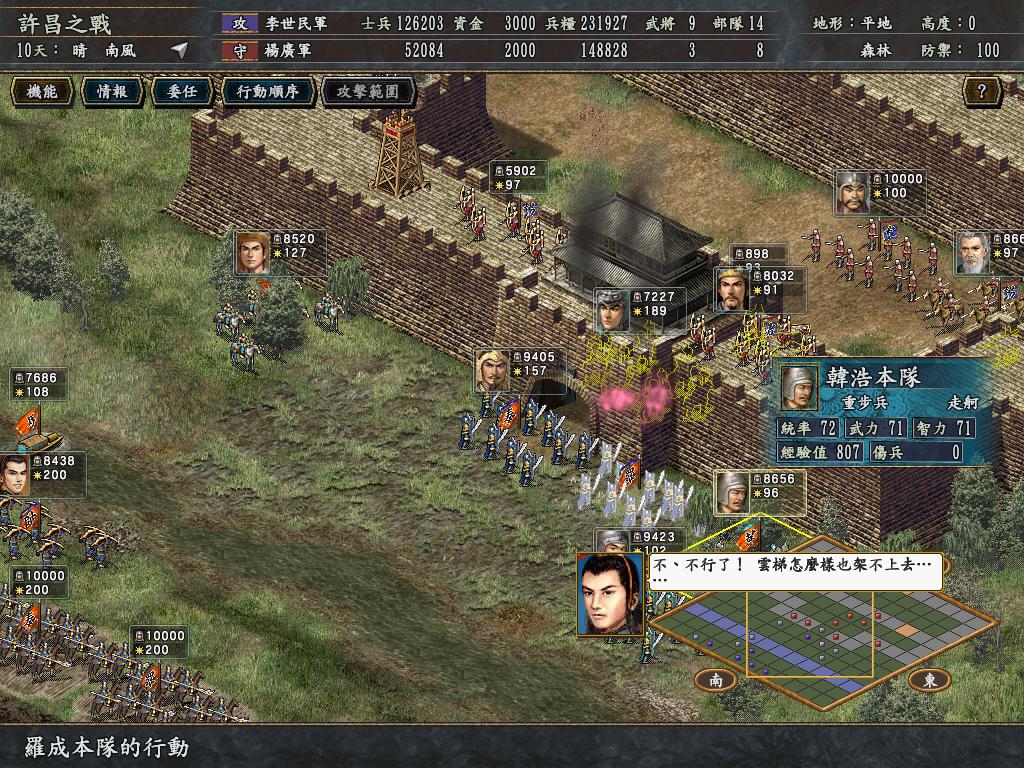Advance the siege ladder dialogue box
This screenshot has width=1024, height=768.
pyautogui.click(x=796, y=570)
